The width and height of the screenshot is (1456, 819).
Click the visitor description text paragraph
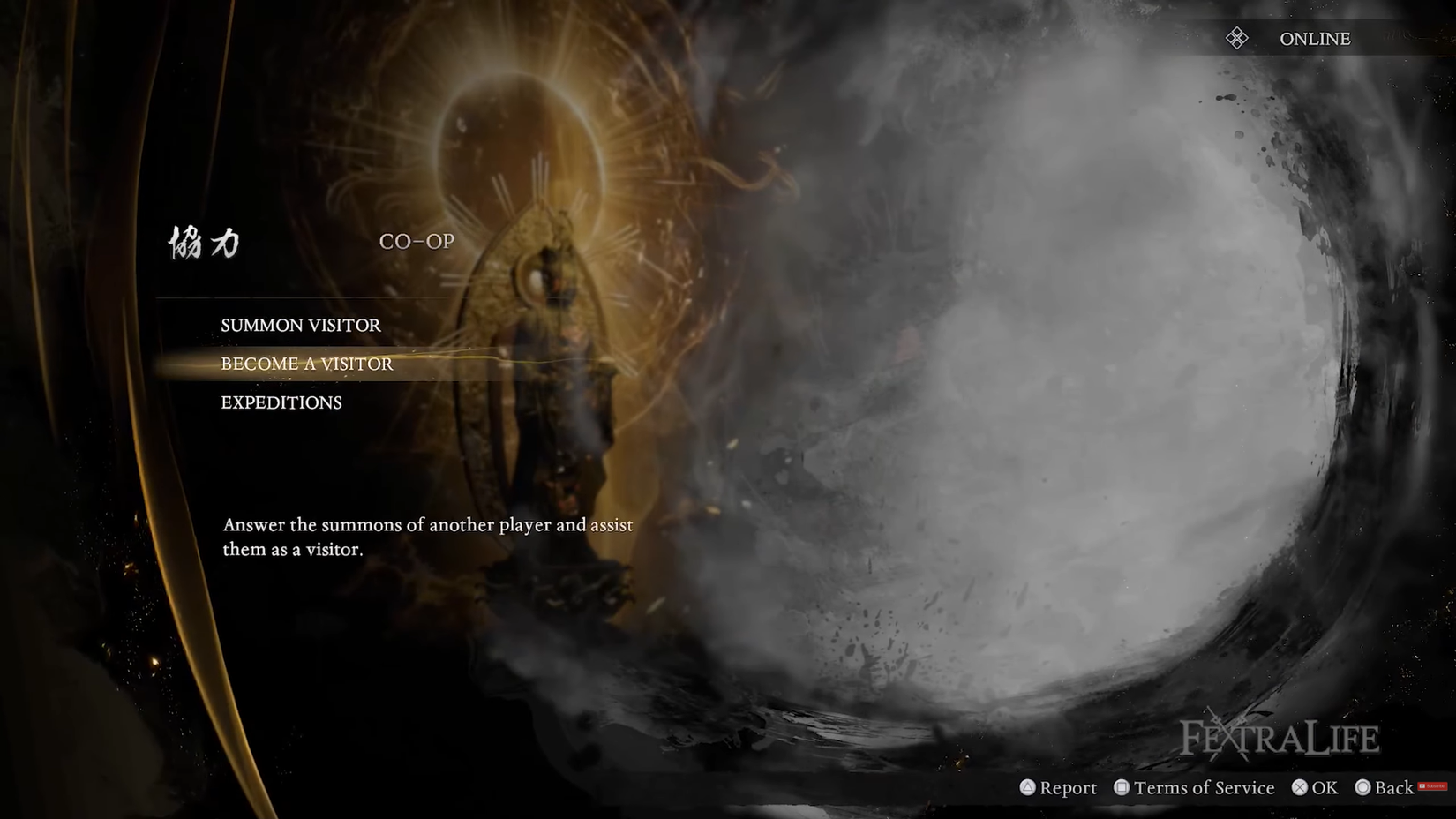(427, 536)
